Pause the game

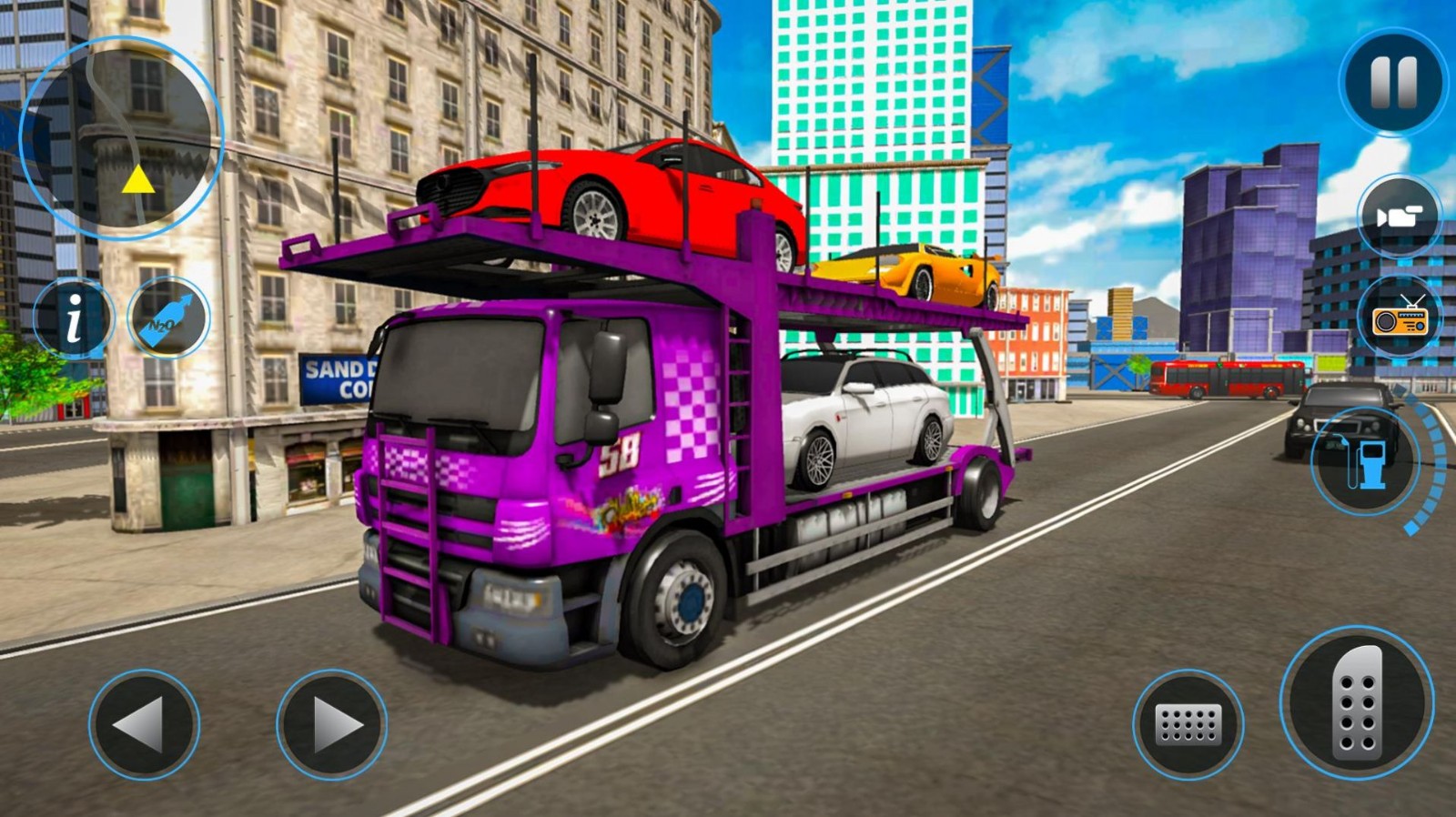1393,82
